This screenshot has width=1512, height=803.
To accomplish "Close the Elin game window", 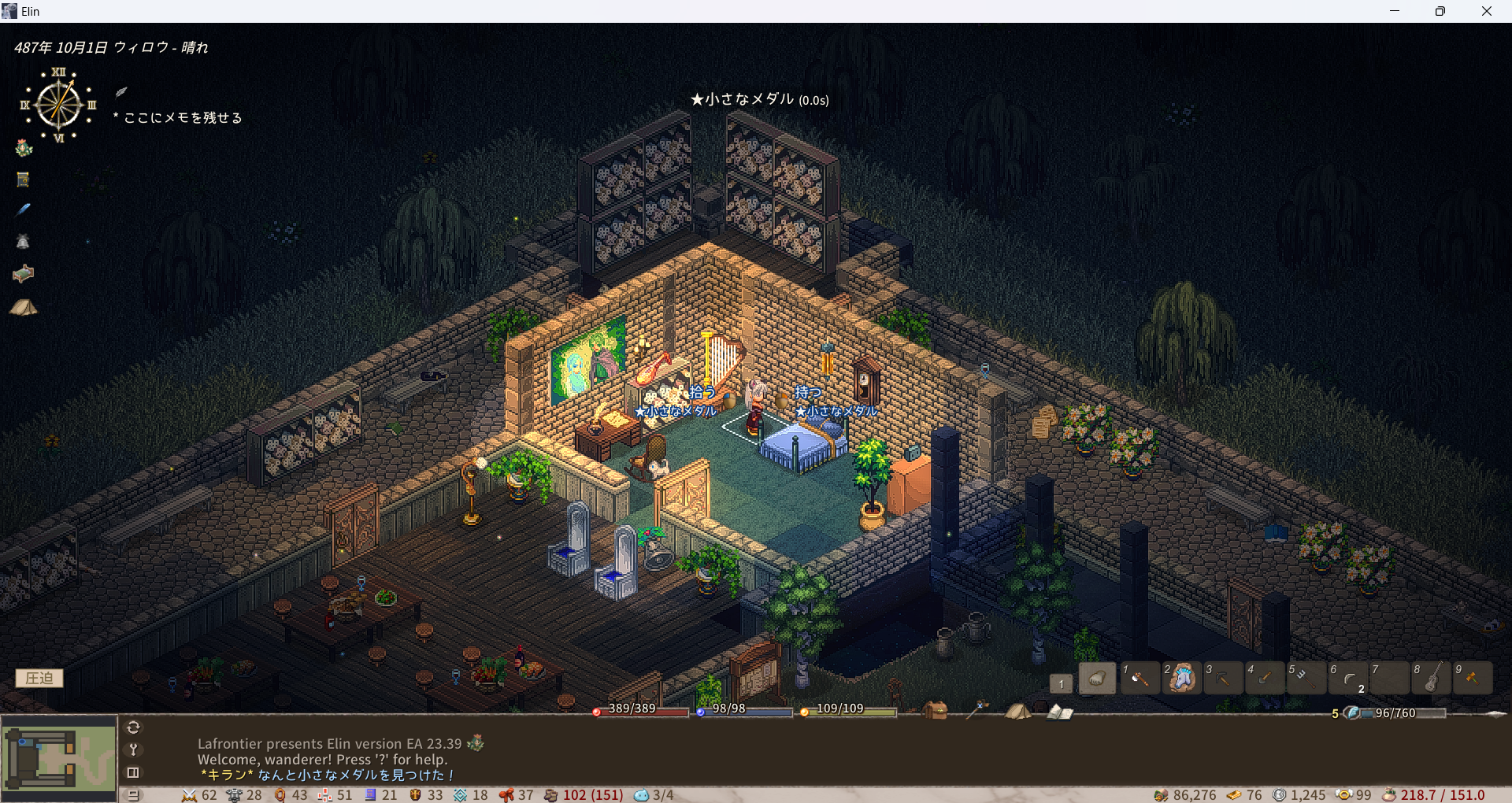I will click(1486, 11).
